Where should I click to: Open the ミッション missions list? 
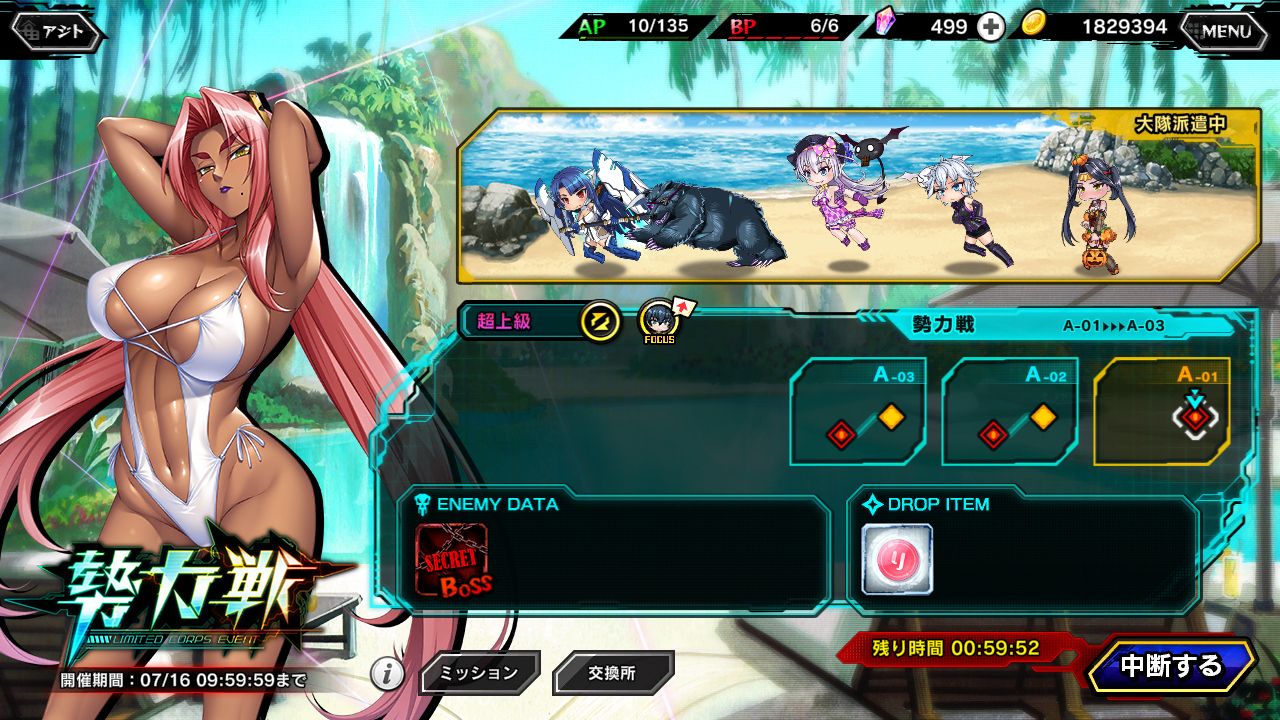pyautogui.click(x=479, y=673)
